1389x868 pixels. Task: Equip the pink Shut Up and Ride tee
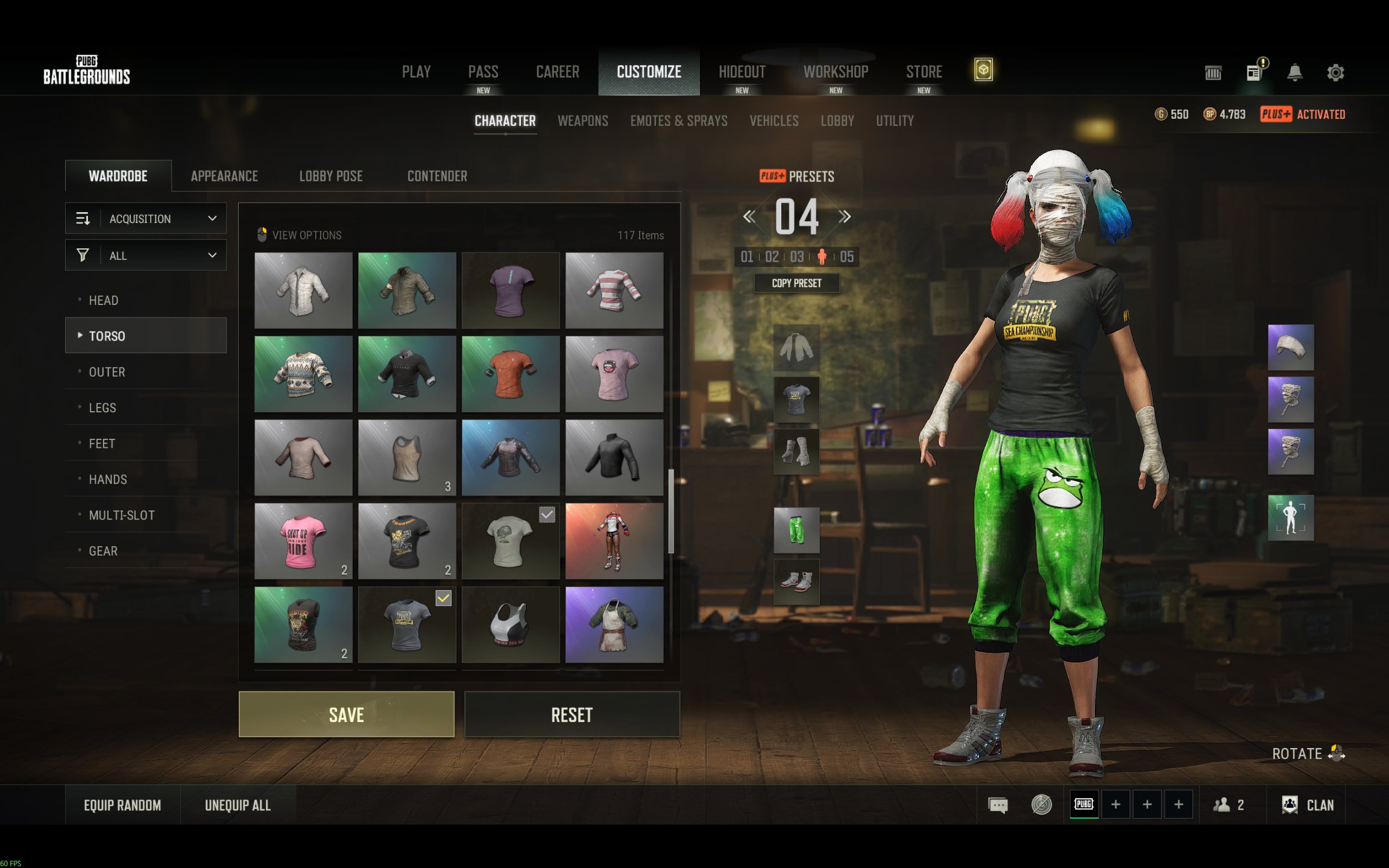(303, 541)
